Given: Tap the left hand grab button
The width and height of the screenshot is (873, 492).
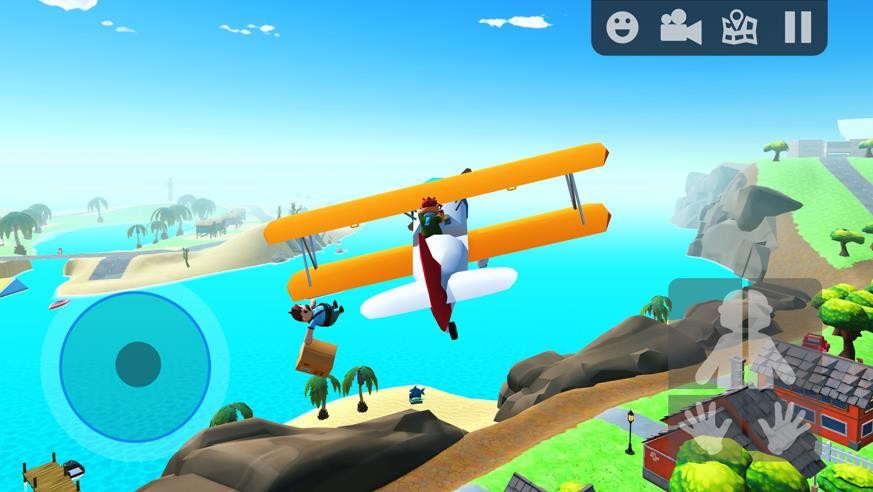Looking at the screenshot, I should (705, 427).
